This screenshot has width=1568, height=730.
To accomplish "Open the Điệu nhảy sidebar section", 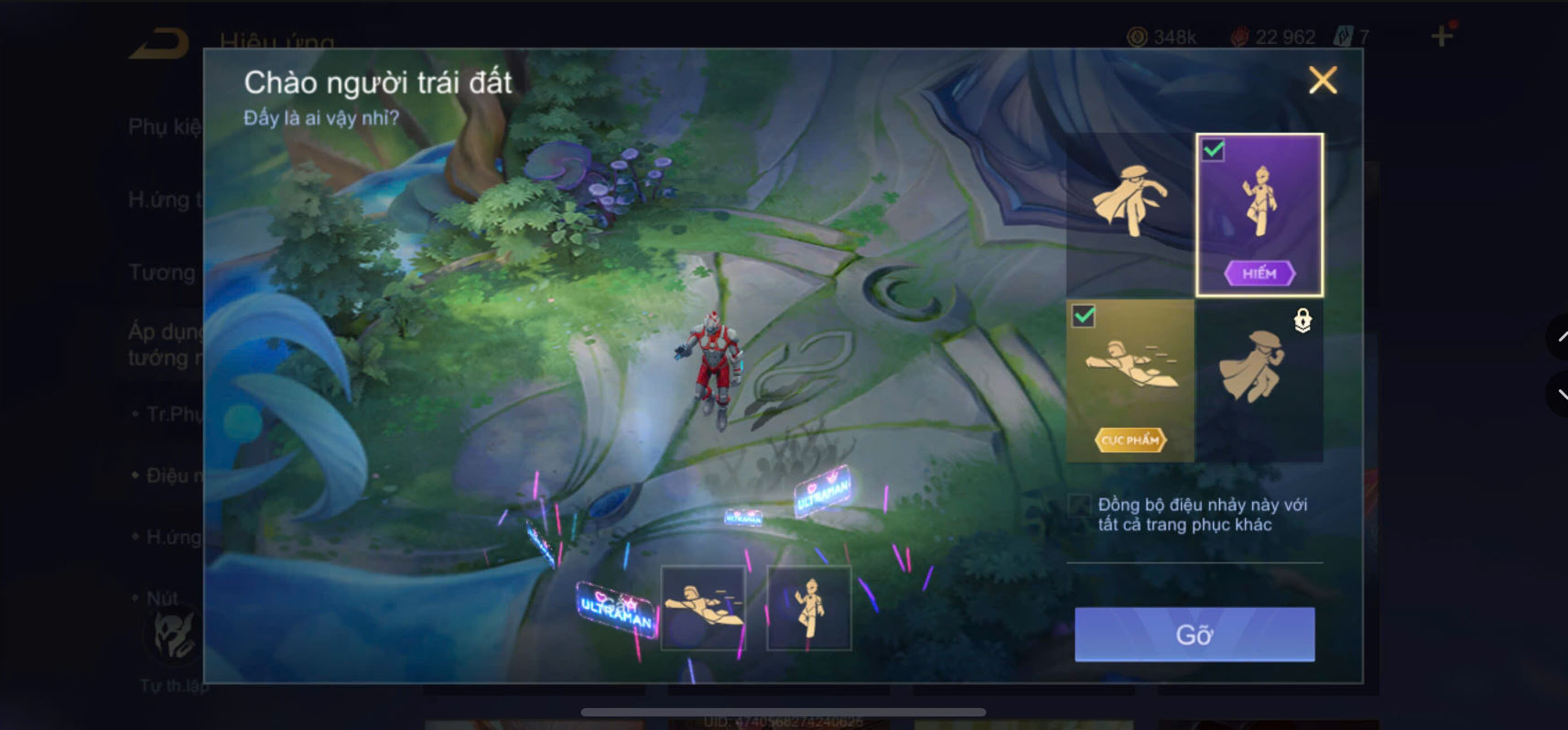I will click(x=169, y=475).
